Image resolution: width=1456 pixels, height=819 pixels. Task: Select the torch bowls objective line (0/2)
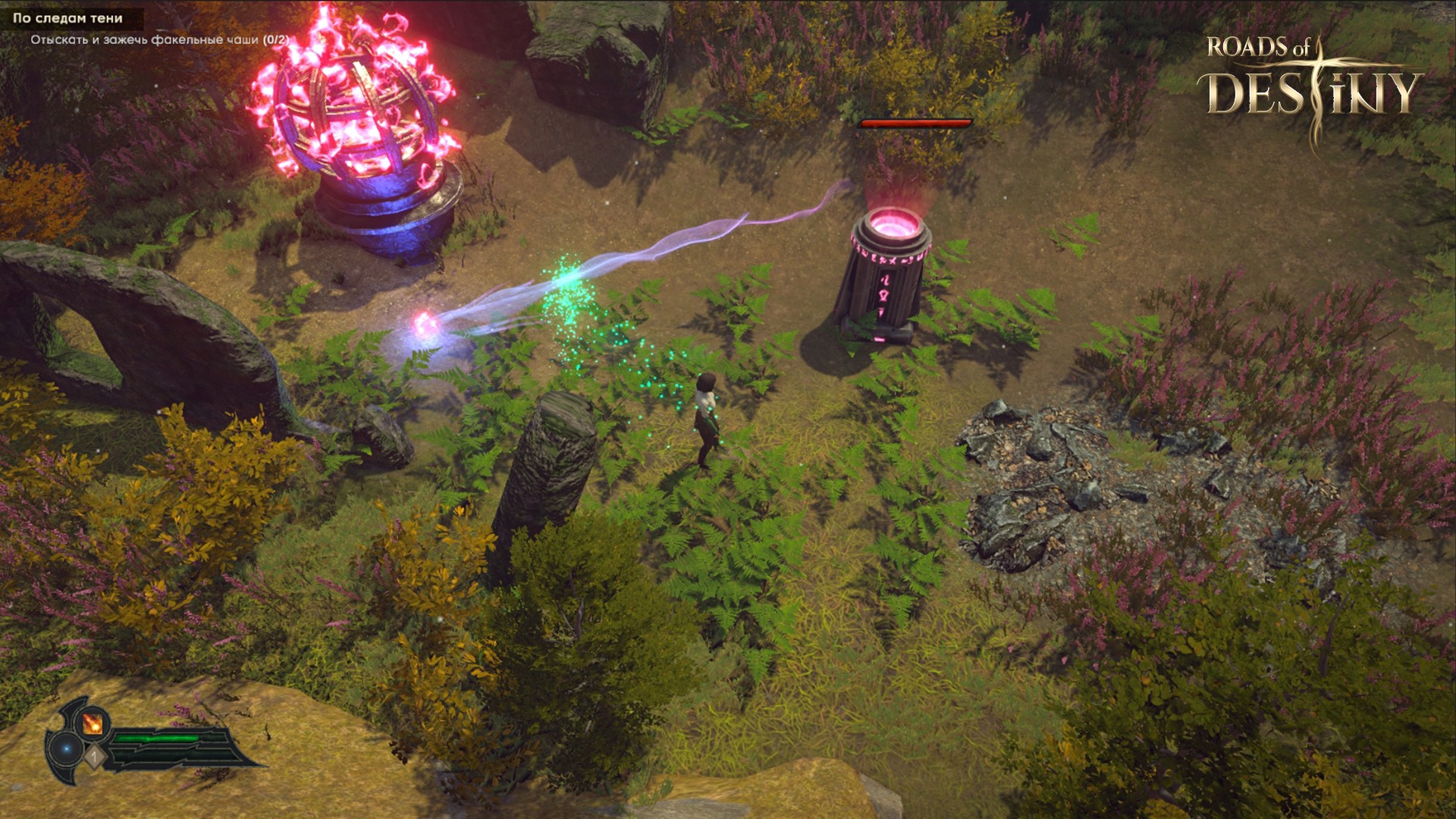coord(159,39)
